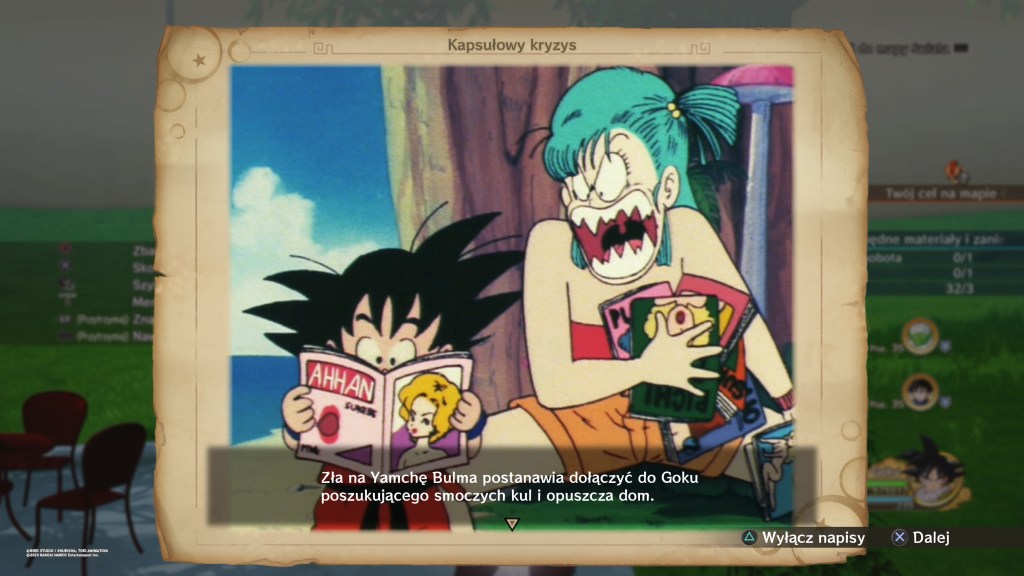This screenshot has height=576, width=1024.
Task: Continue with the Dalej option
Action: point(920,538)
